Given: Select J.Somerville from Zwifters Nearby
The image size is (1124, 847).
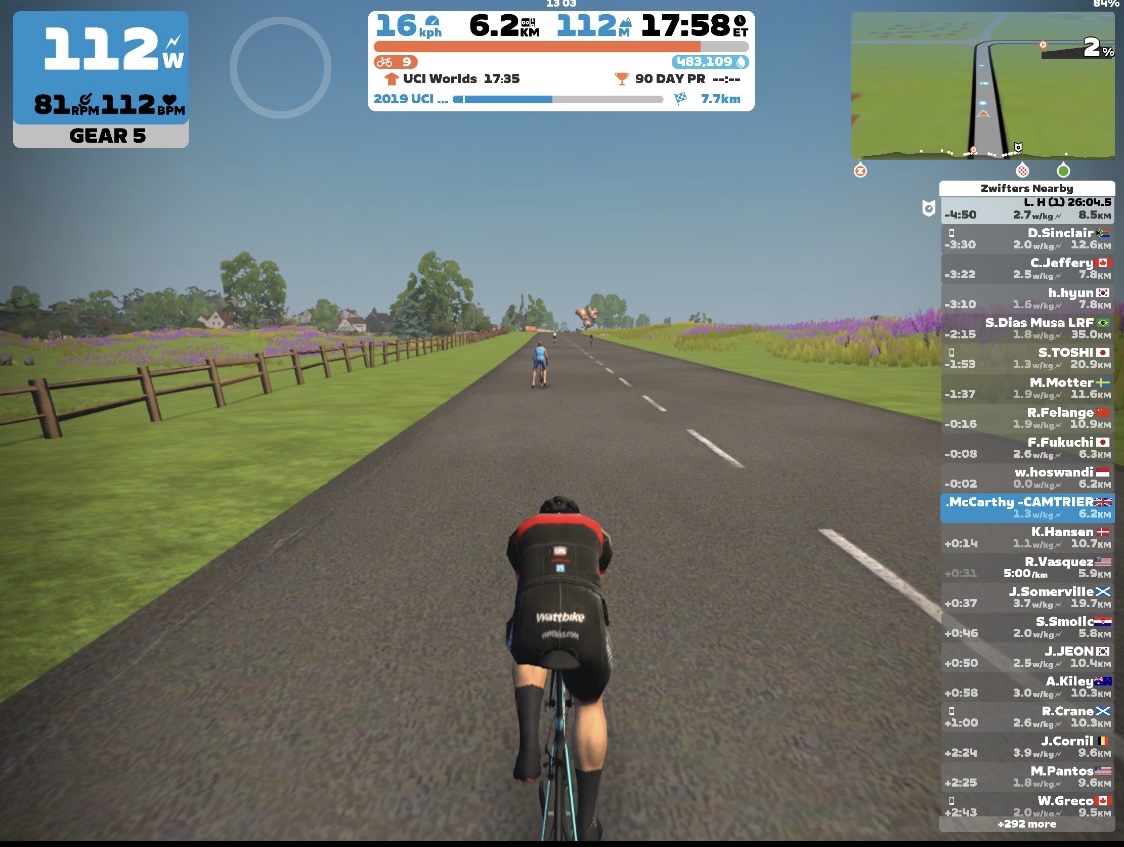Looking at the screenshot, I should 1027,598.
